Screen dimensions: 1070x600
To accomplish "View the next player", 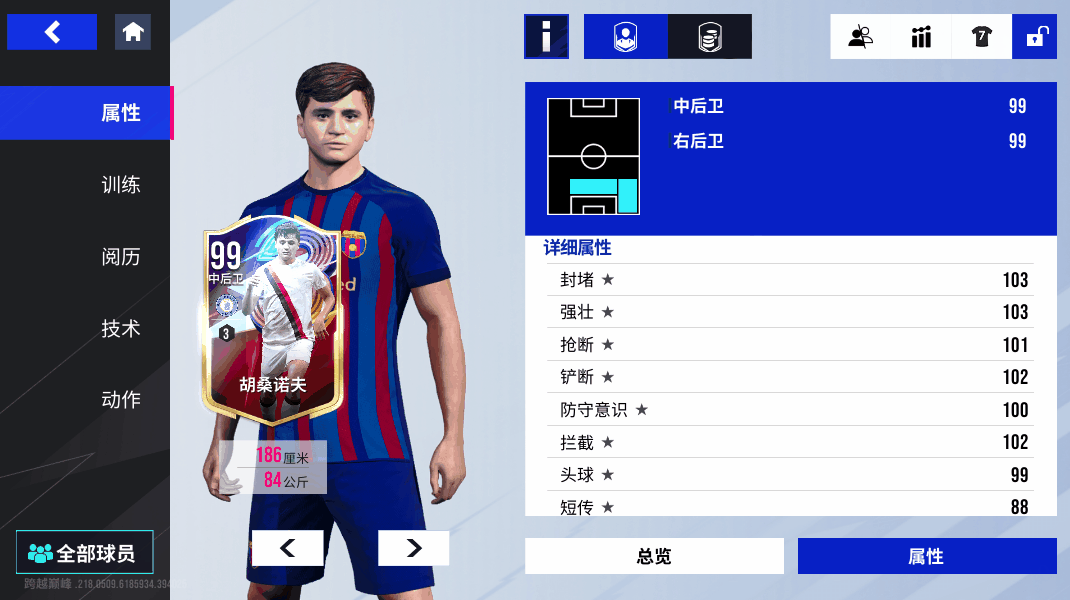I will 413,548.
